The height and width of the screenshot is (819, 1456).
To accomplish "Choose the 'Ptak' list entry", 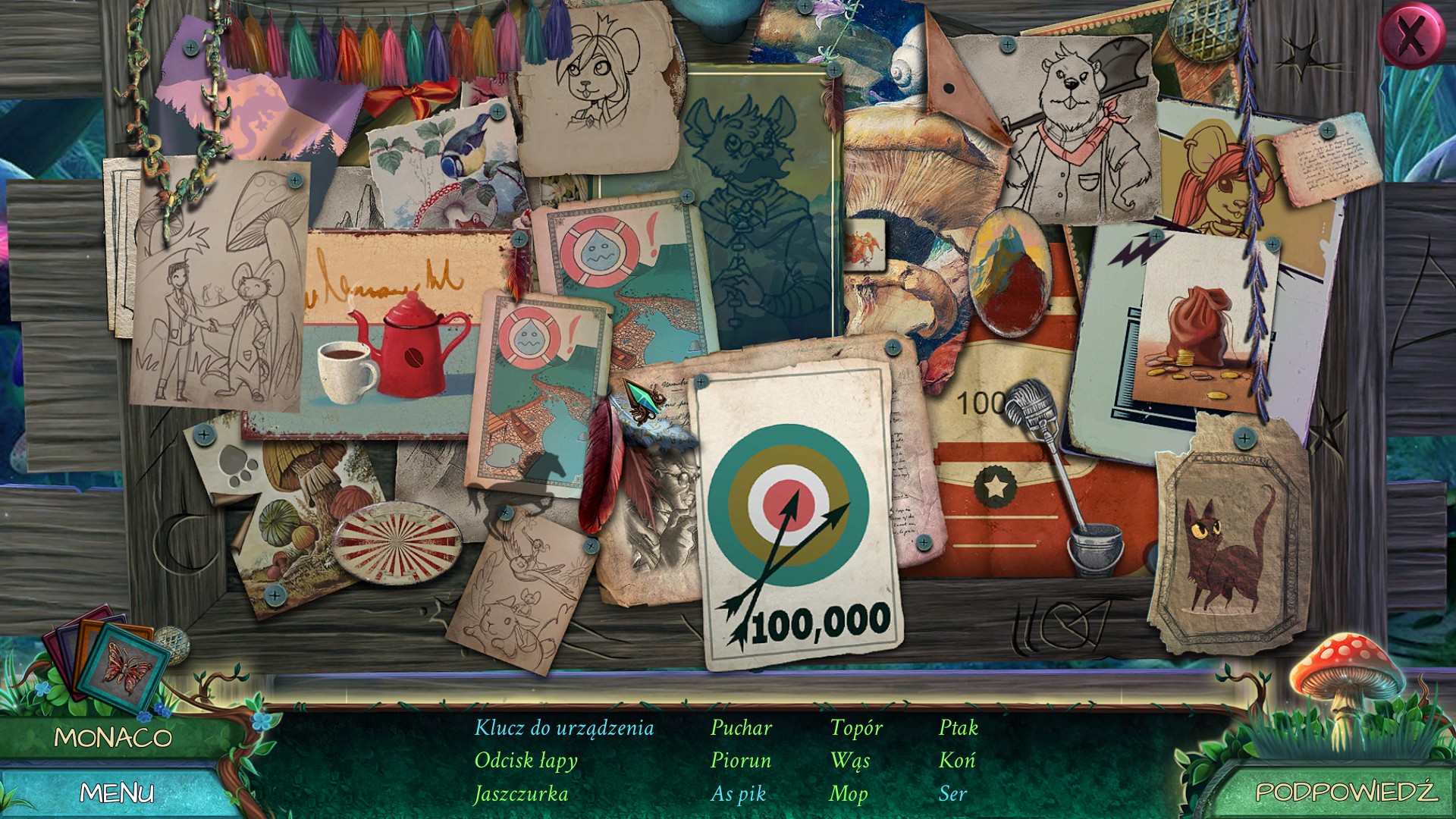I will (959, 728).
